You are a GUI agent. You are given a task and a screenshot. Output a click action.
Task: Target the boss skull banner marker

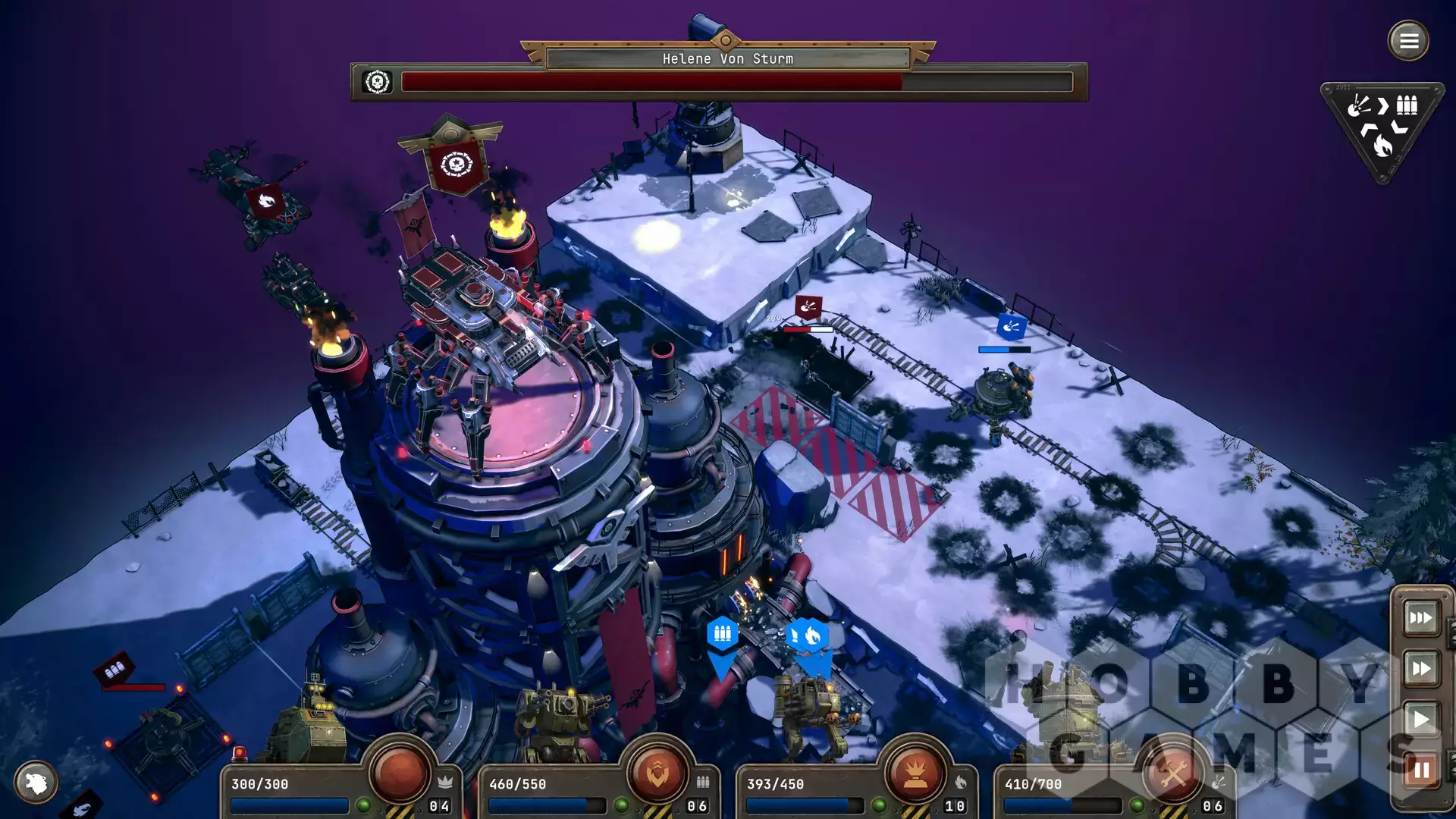coord(457,165)
